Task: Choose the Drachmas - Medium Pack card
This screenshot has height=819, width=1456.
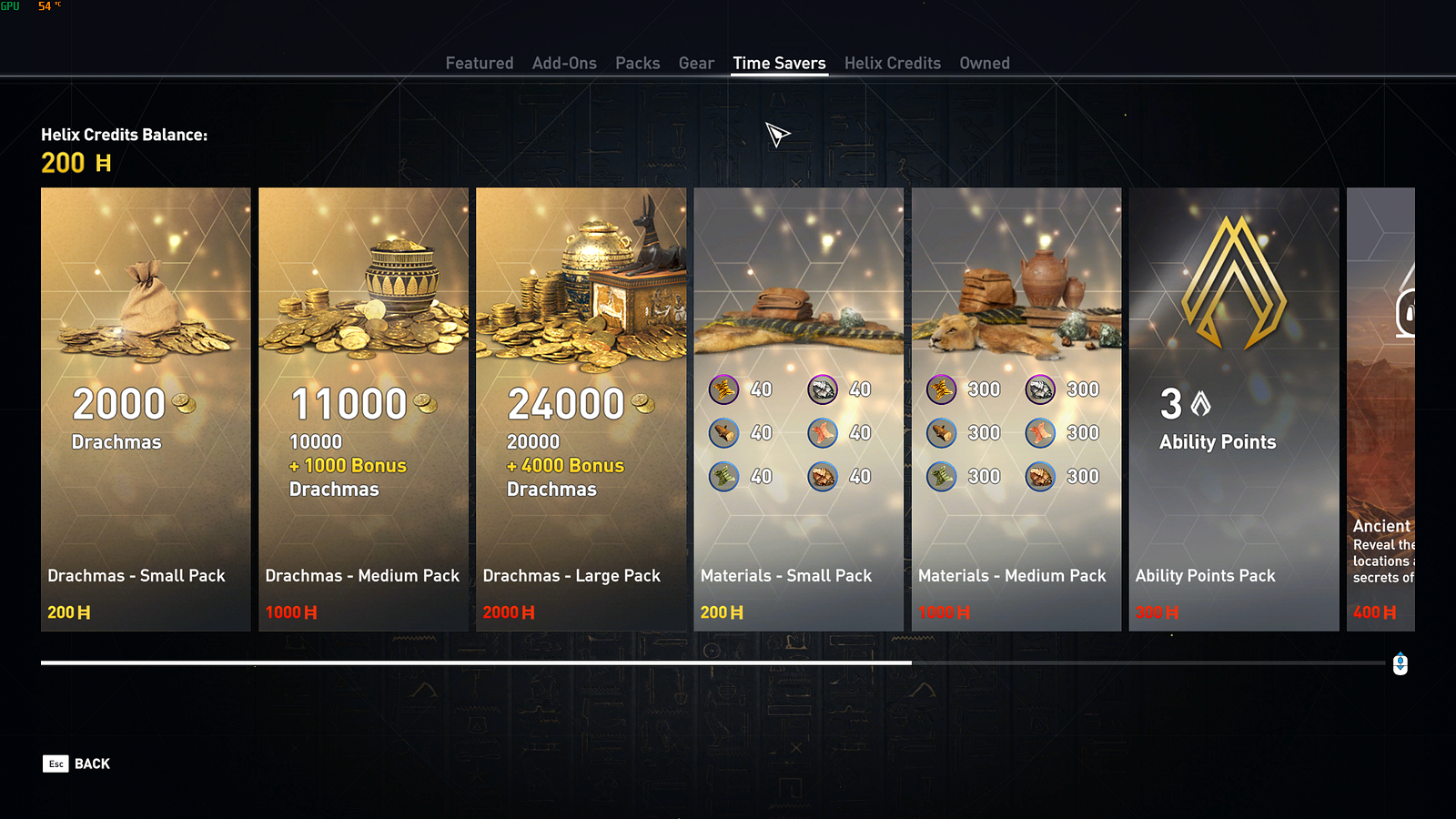Action: [363, 409]
